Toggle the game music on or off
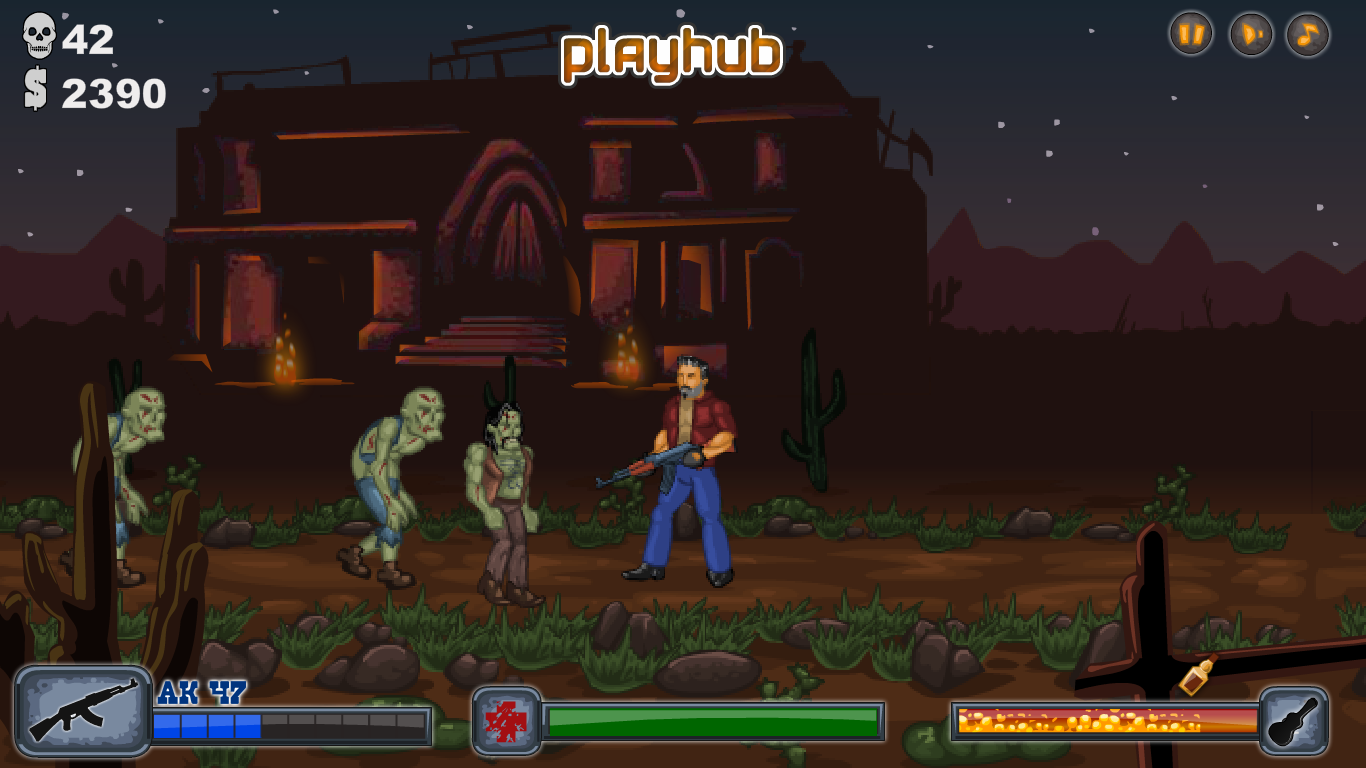The image size is (1366, 768). (x=1306, y=33)
